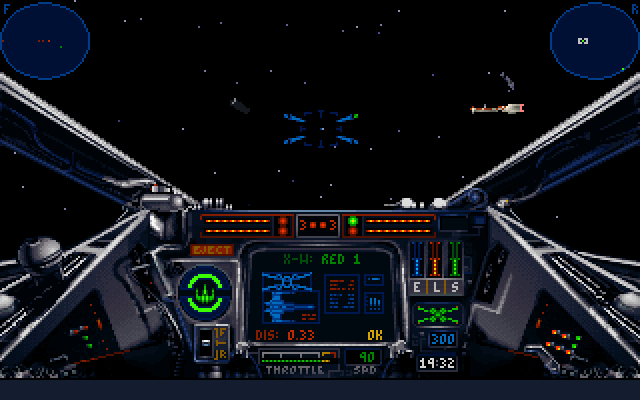Click the S shield power button
Screen dimensions: 640x400
pos(454,287)
